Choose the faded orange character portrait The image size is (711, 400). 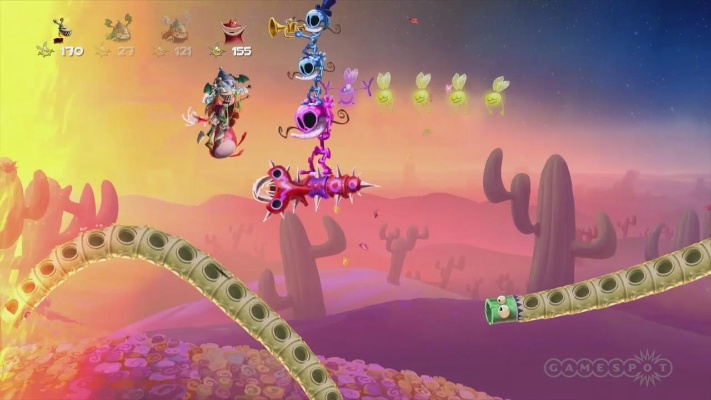pyautogui.click(x=176, y=28)
